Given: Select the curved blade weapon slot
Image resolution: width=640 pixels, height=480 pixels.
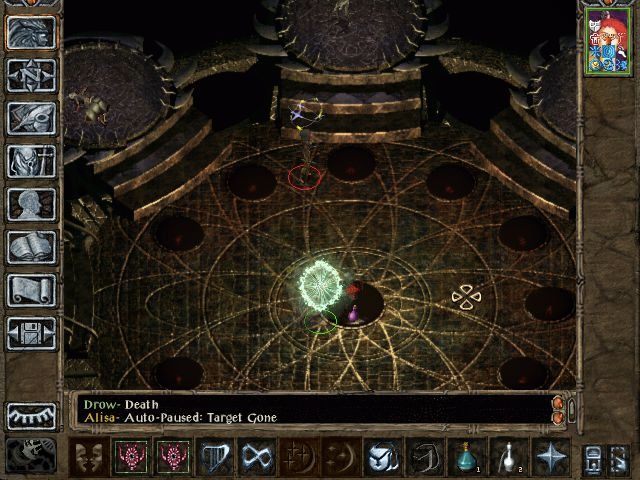Looking at the screenshot, I should [423, 457].
